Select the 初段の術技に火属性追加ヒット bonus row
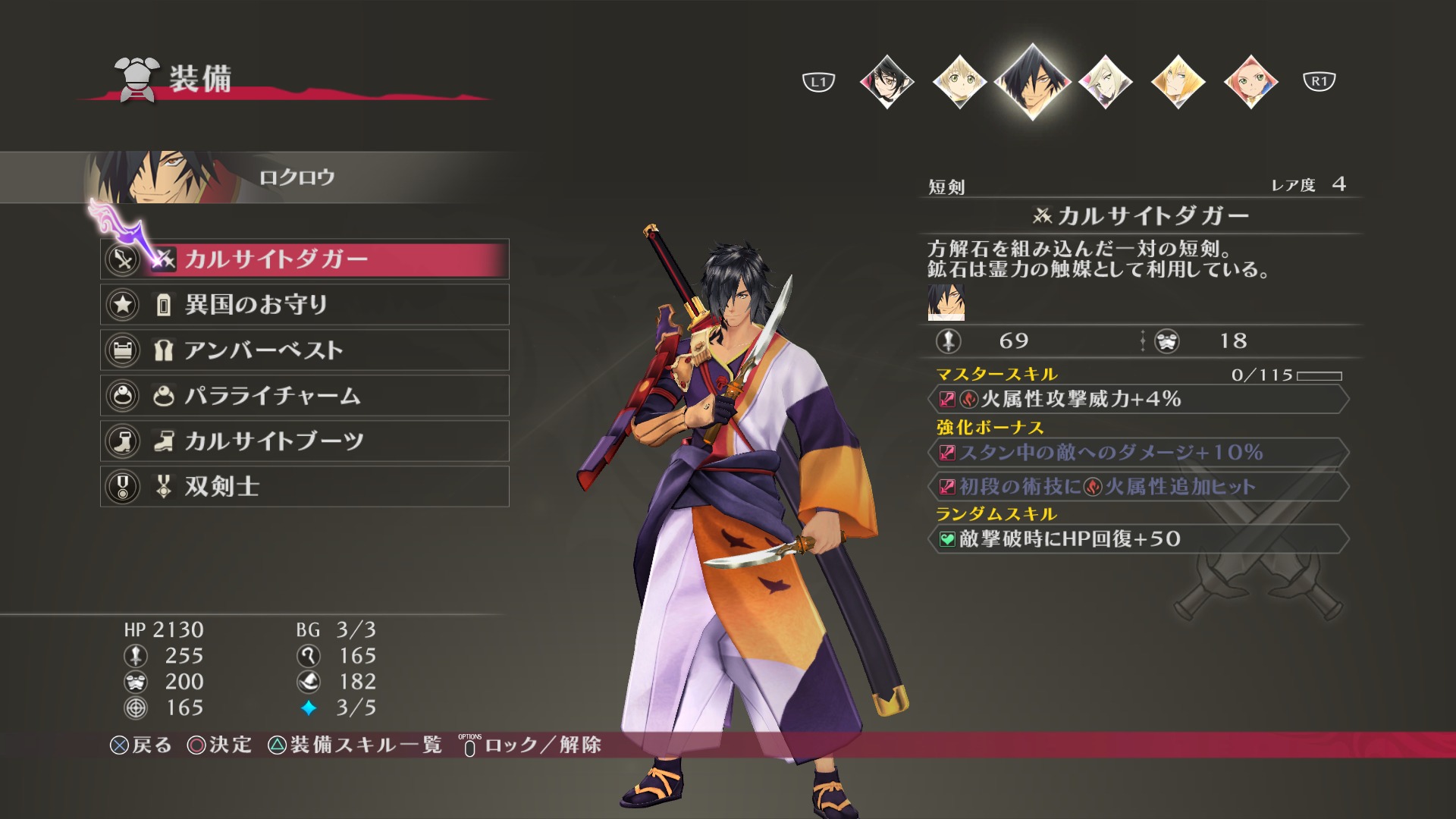Screen dimensions: 1456x819 coord(1137,487)
